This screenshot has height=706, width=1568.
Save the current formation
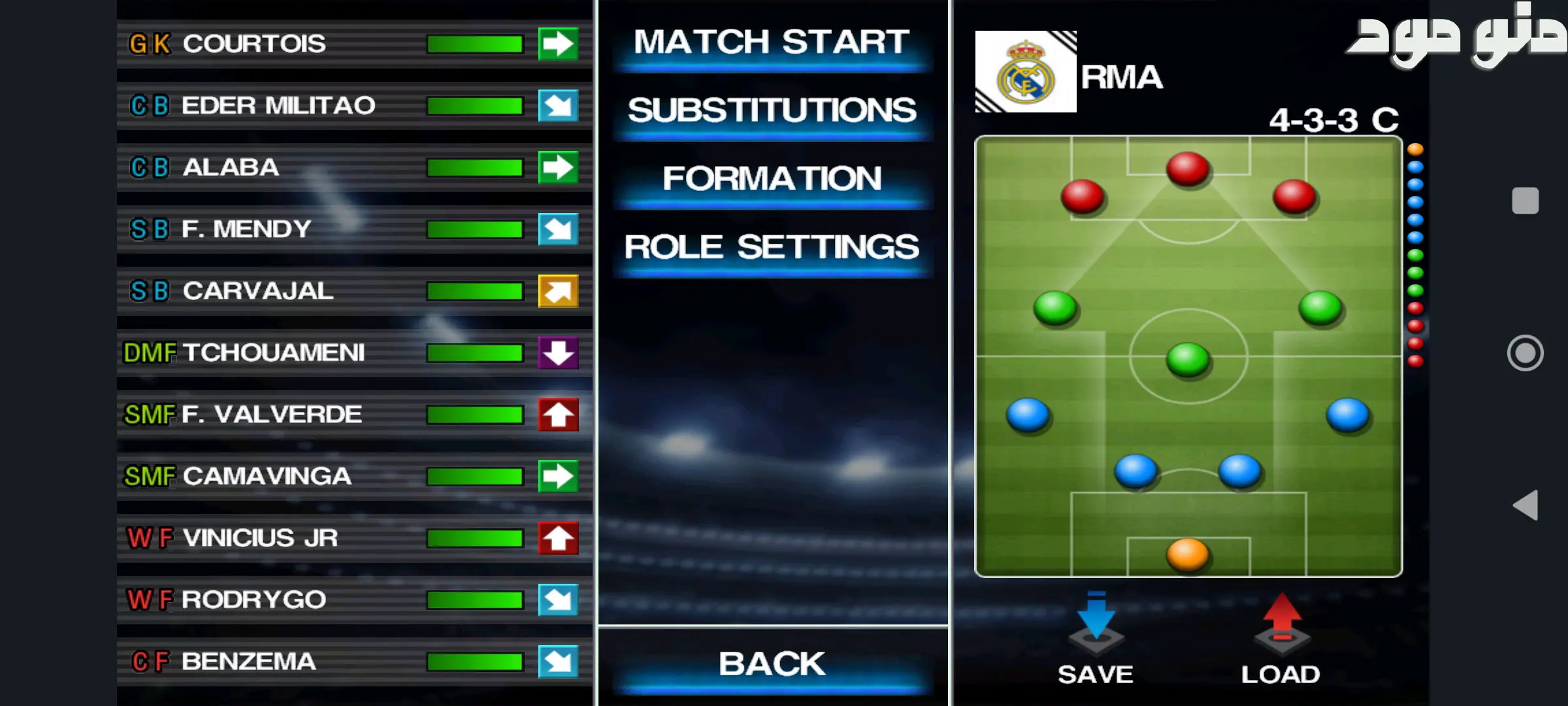tap(1096, 637)
